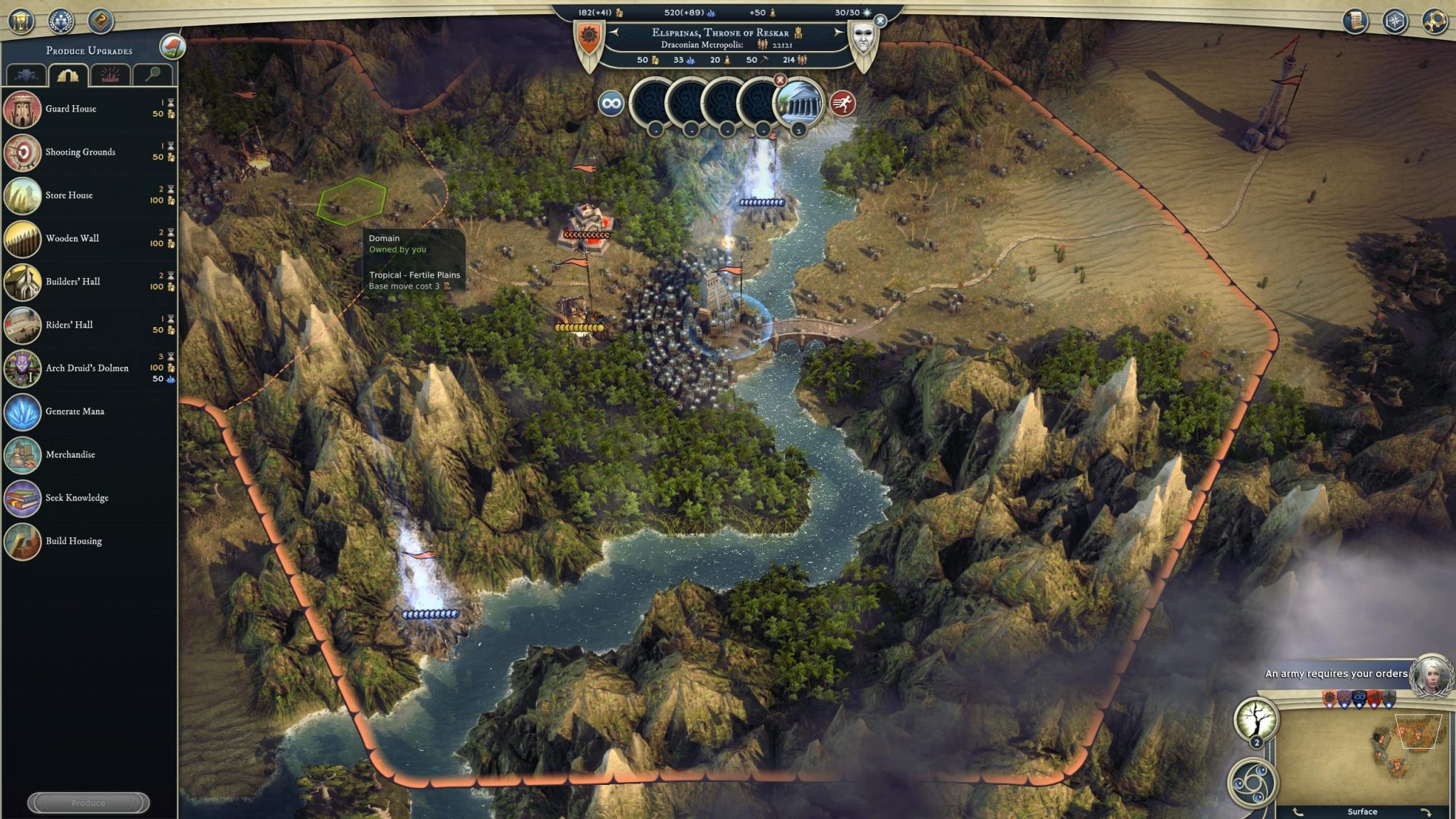Screen dimensions: 1456x819
Task: Click the red running figure button
Action: pyautogui.click(x=842, y=104)
